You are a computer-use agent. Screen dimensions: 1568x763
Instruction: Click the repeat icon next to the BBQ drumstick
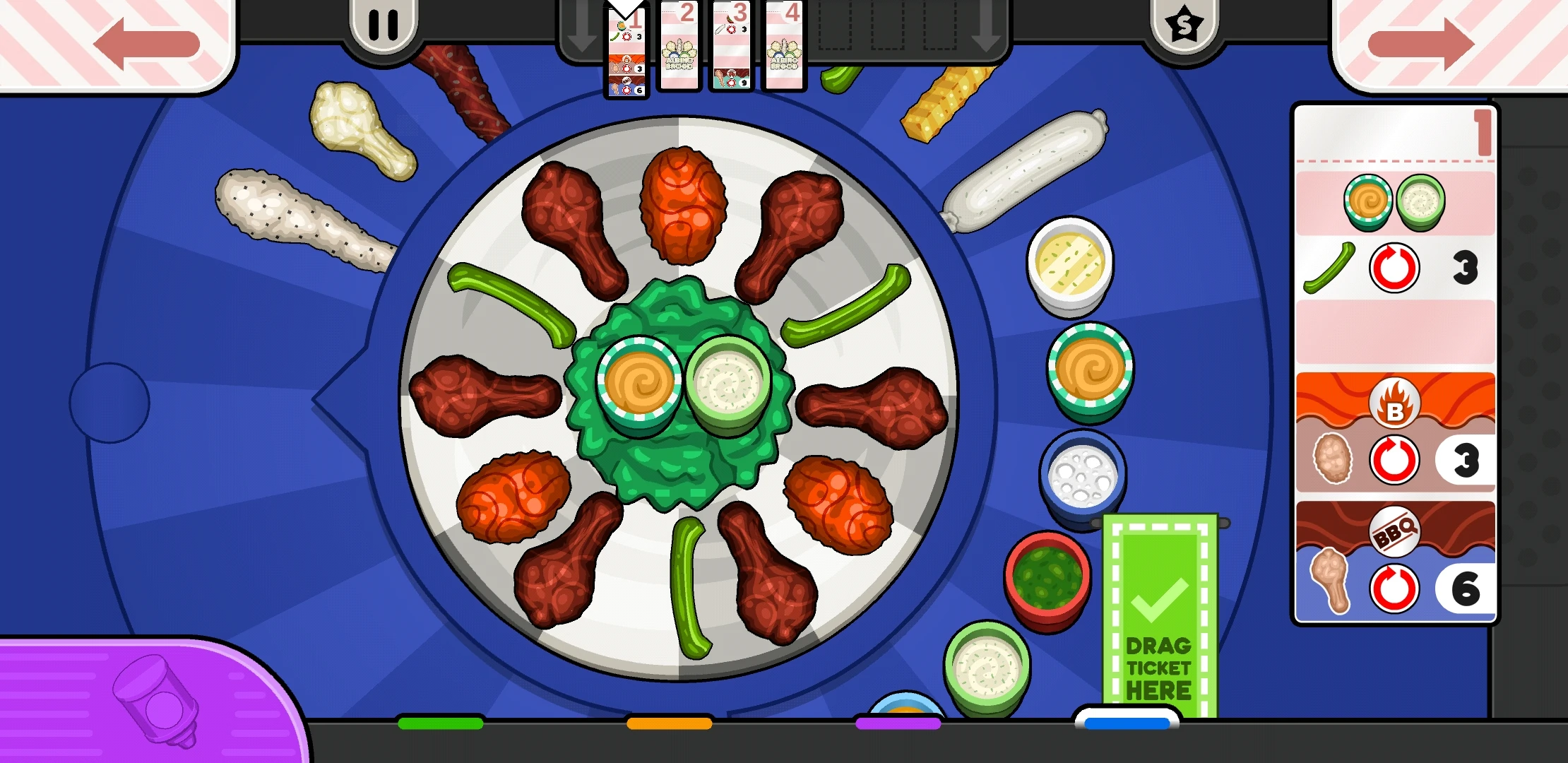pyautogui.click(x=1394, y=588)
